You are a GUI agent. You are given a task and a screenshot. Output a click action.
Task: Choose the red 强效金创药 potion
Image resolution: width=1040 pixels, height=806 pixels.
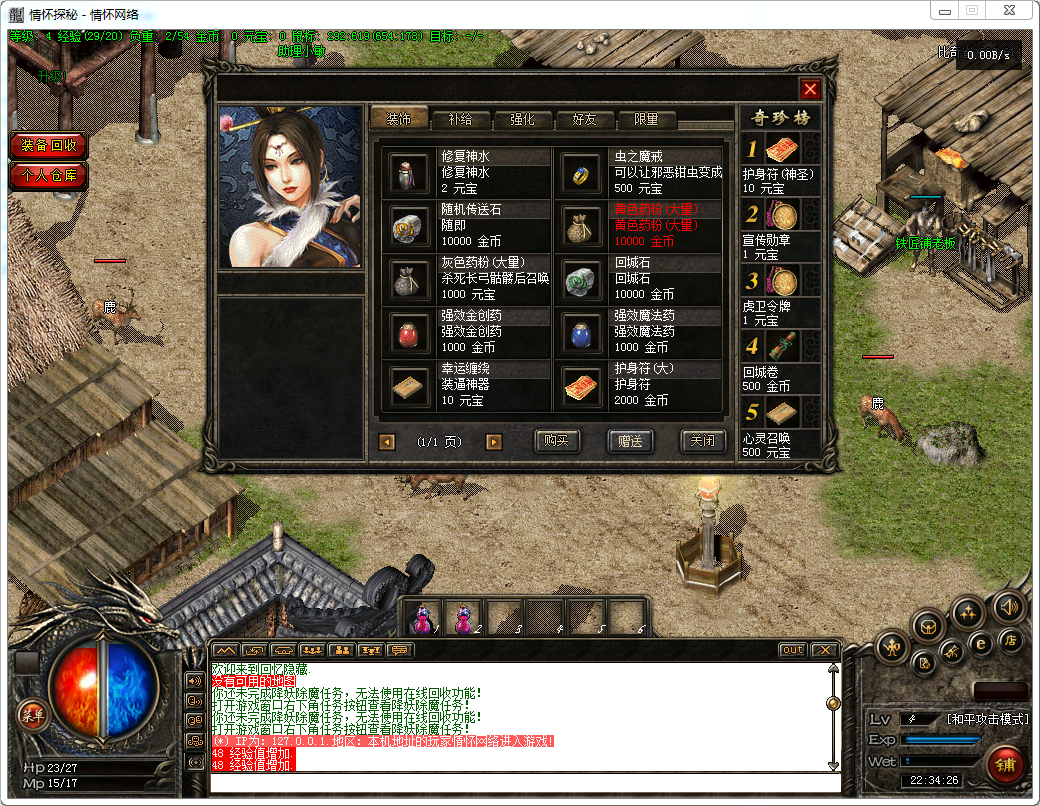click(x=409, y=332)
